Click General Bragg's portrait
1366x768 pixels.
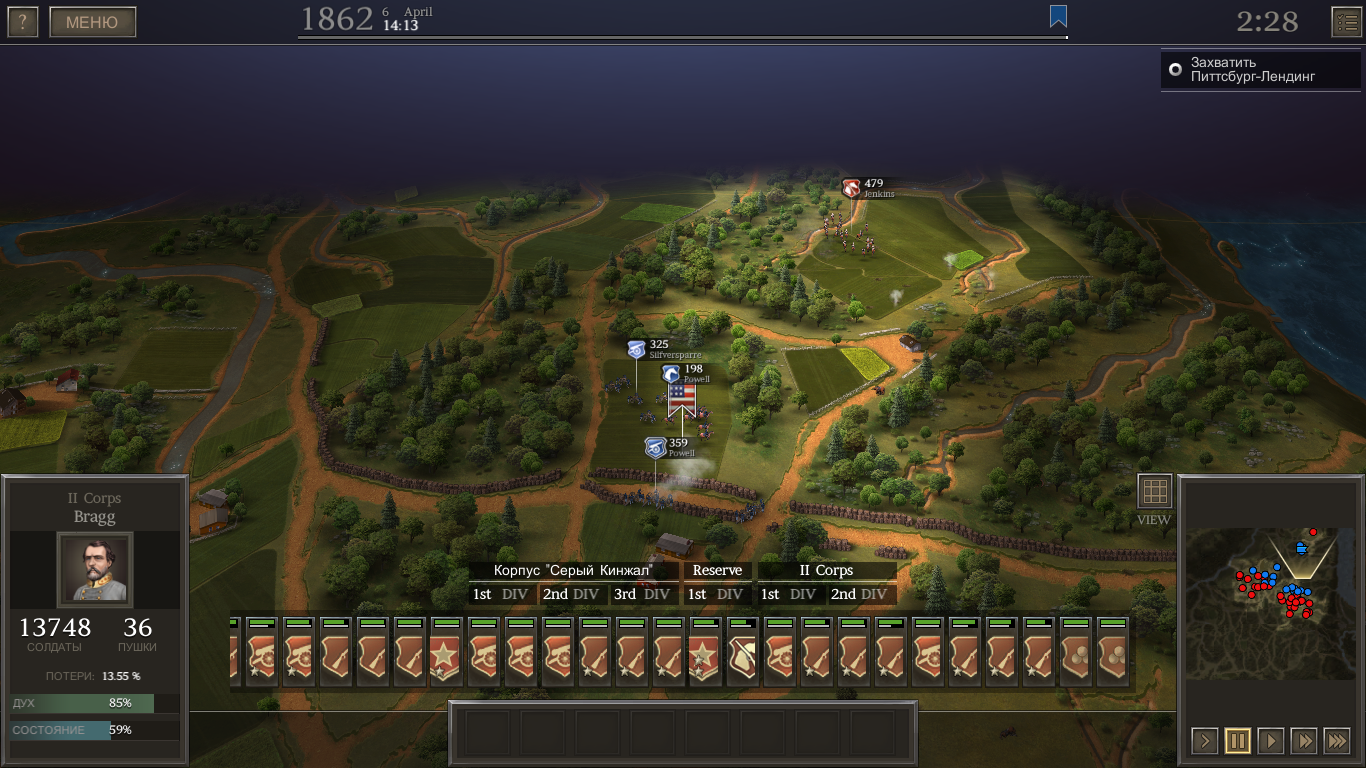pos(94,569)
